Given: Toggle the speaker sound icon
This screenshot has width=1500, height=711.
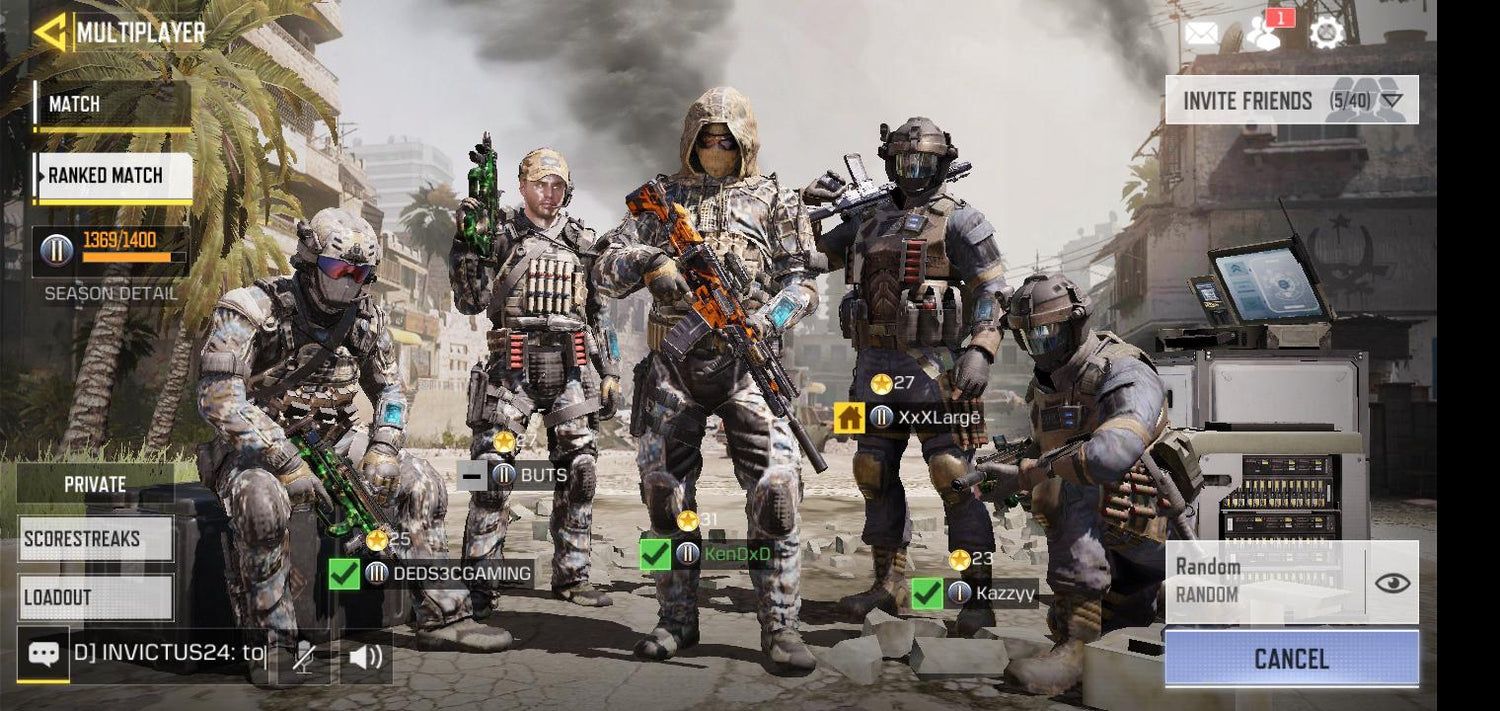Looking at the screenshot, I should point(366,656).
